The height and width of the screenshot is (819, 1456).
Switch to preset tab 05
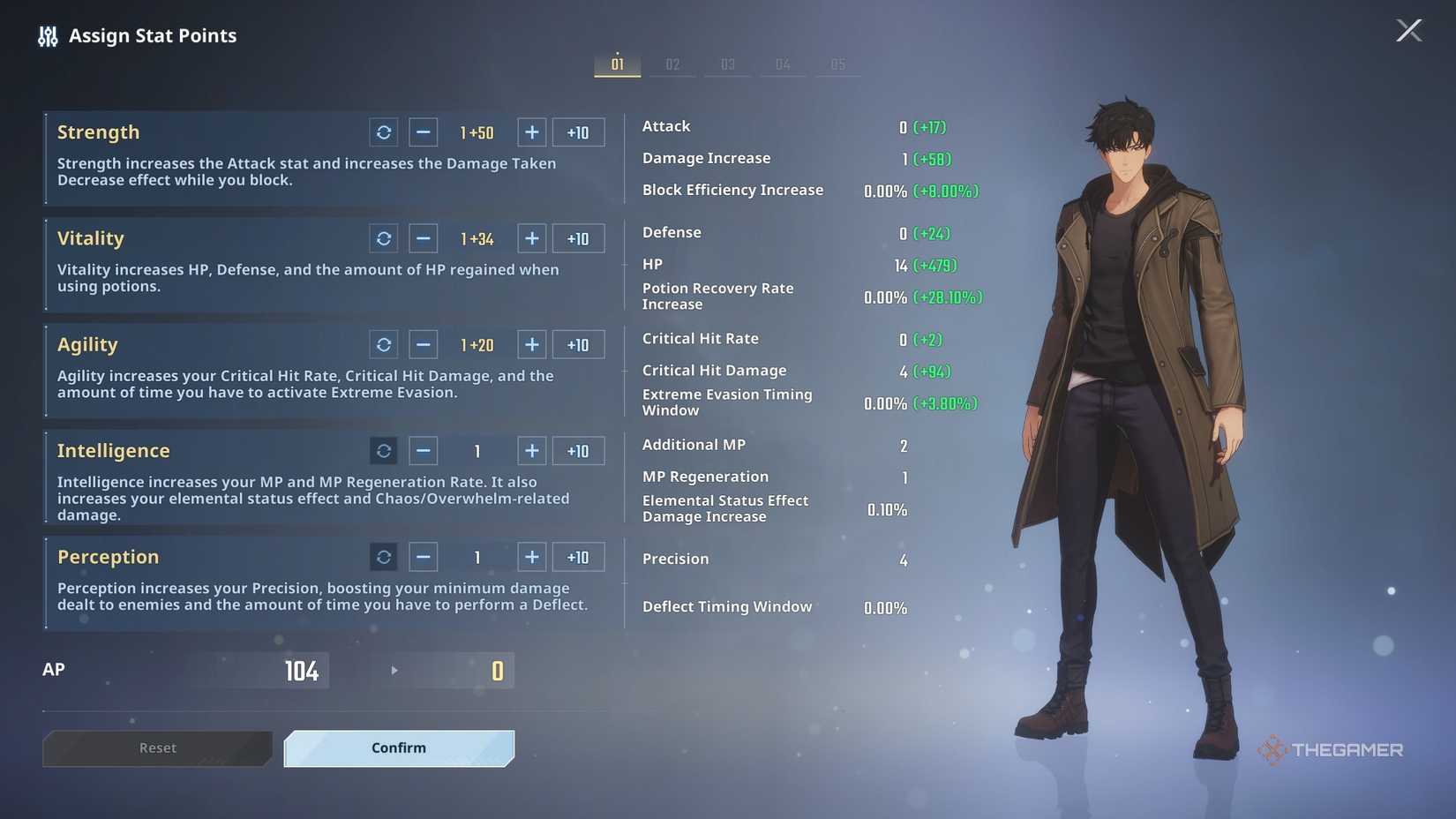837,64
